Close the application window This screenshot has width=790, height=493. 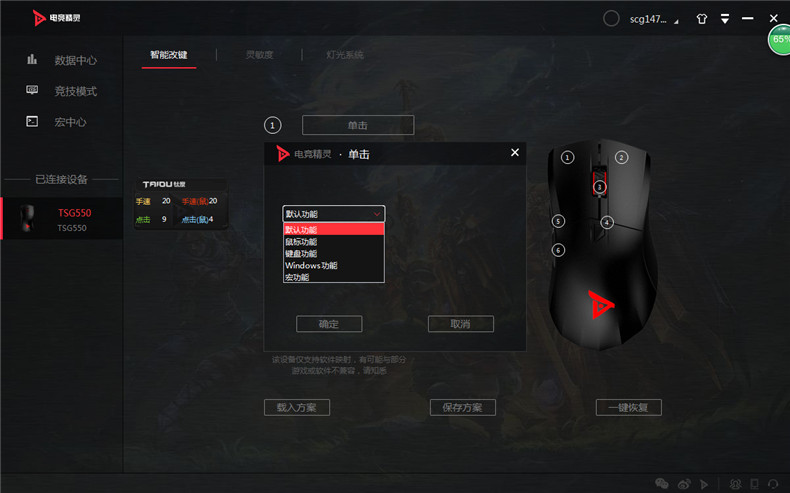tap(774, 19)
